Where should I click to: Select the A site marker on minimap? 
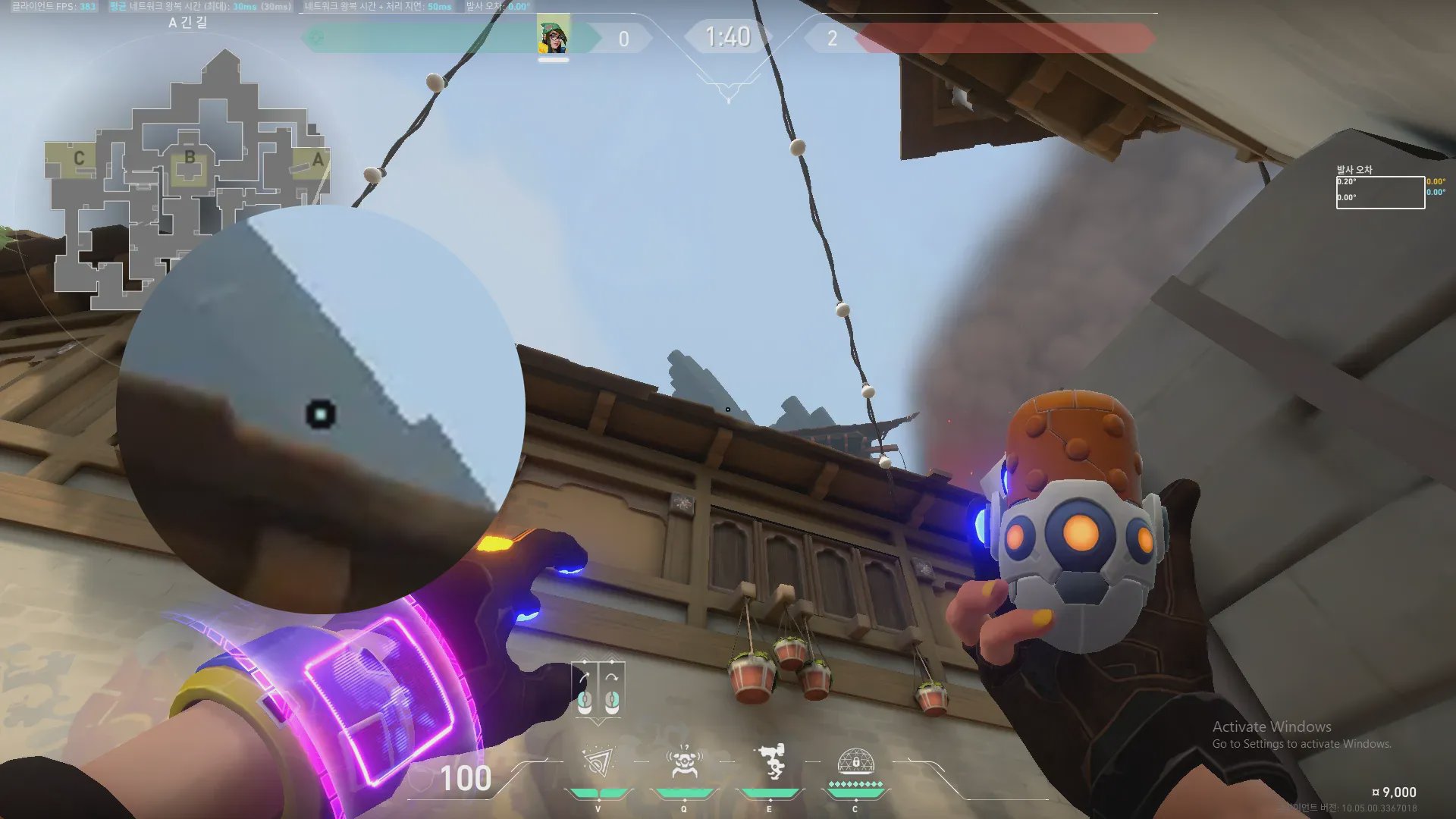coord(318,159)
